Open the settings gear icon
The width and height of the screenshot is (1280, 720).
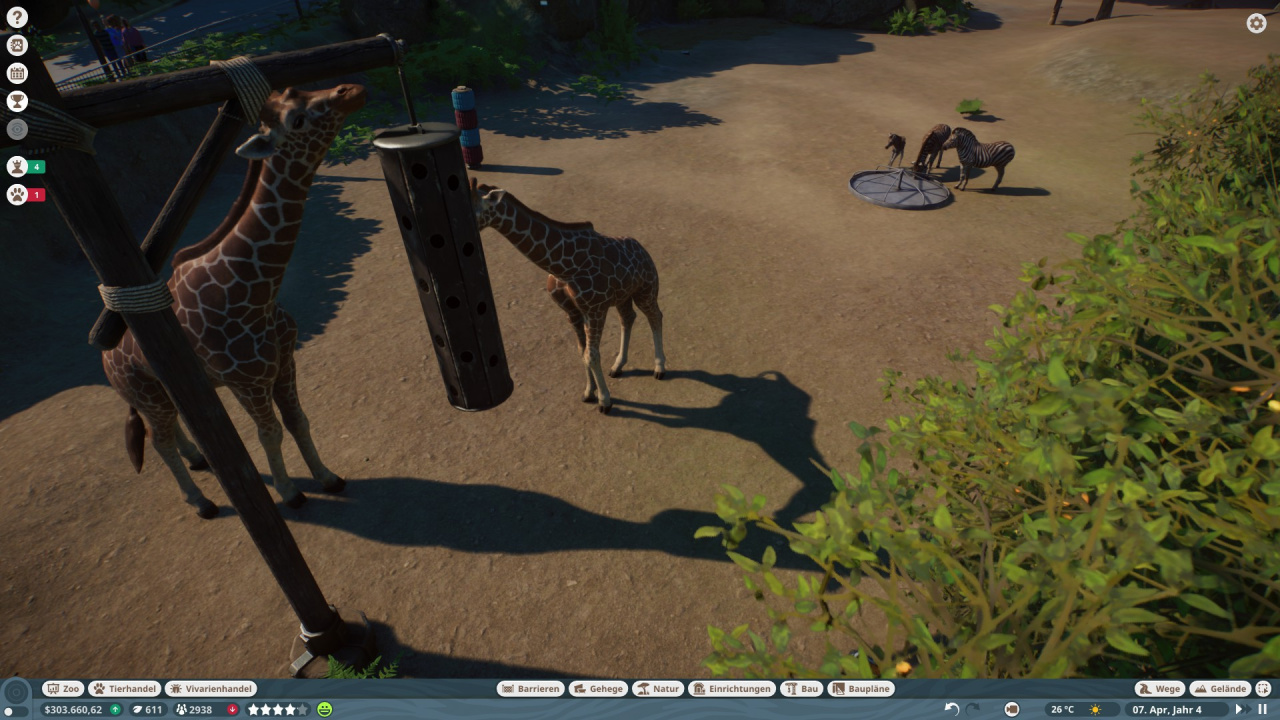1256,23
